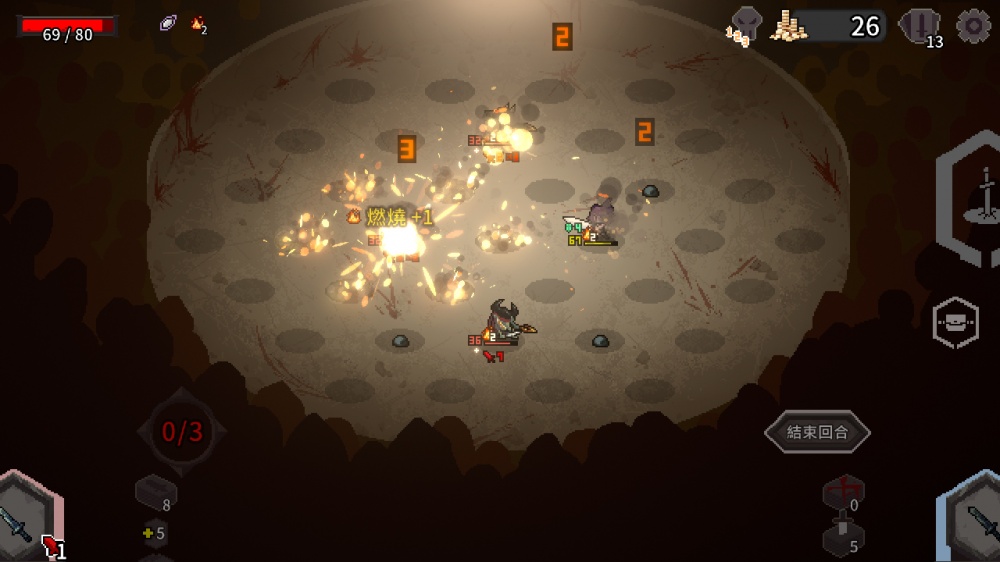Click the yellow plus hexagon showing 5
The image size is (1000, 562).
point(154,534)
